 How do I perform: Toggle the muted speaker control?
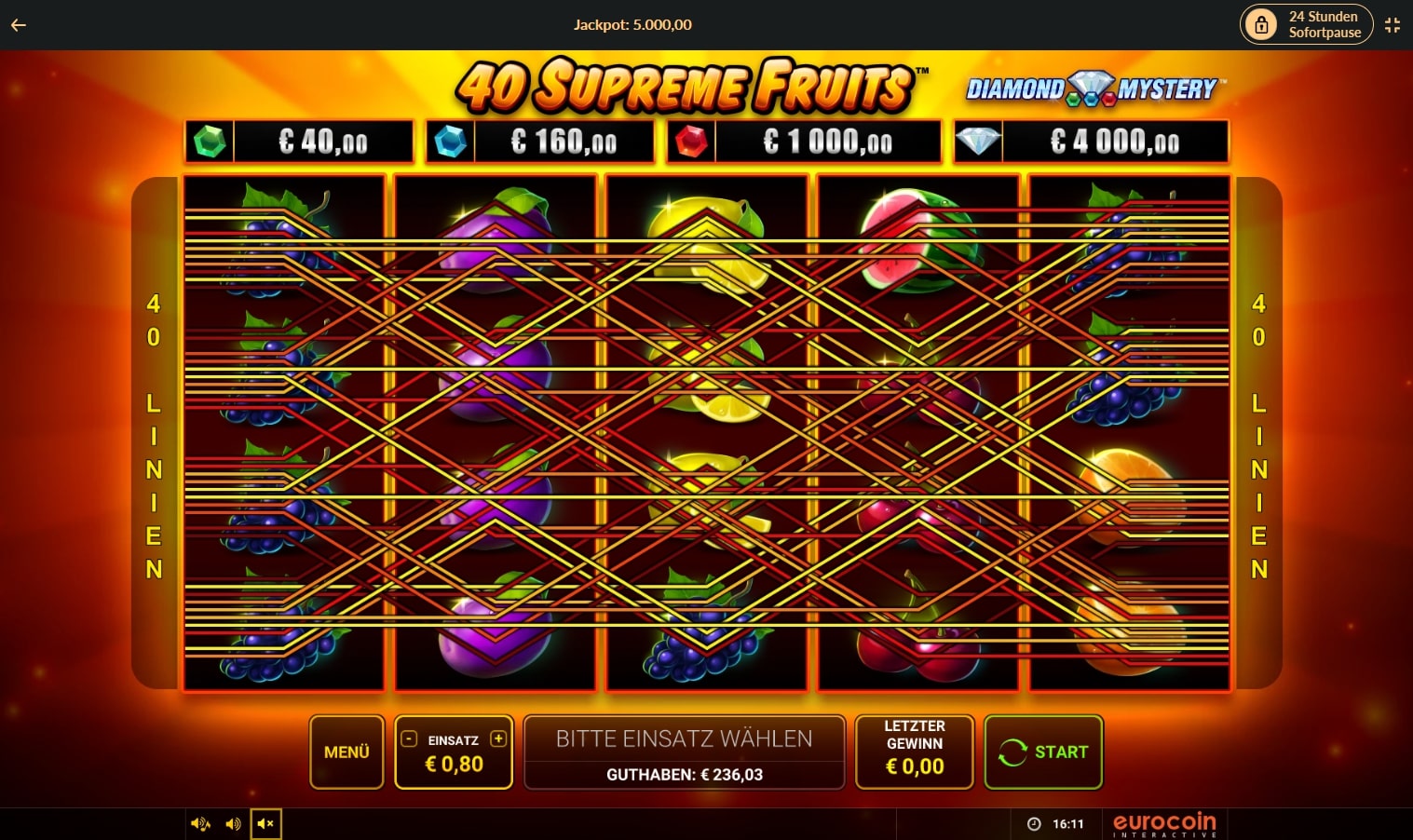[265, 823]
